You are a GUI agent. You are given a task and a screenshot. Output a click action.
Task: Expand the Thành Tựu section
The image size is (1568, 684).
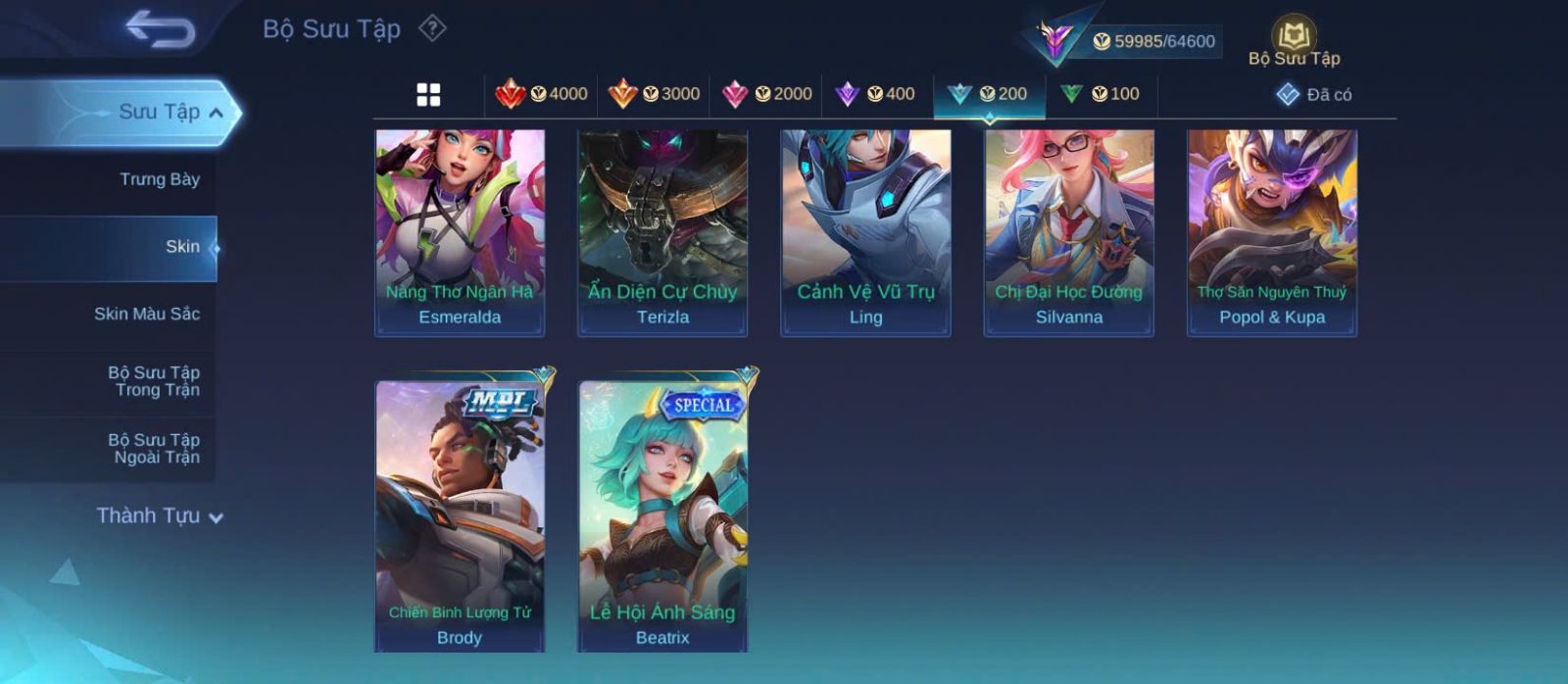click(159, 516)
